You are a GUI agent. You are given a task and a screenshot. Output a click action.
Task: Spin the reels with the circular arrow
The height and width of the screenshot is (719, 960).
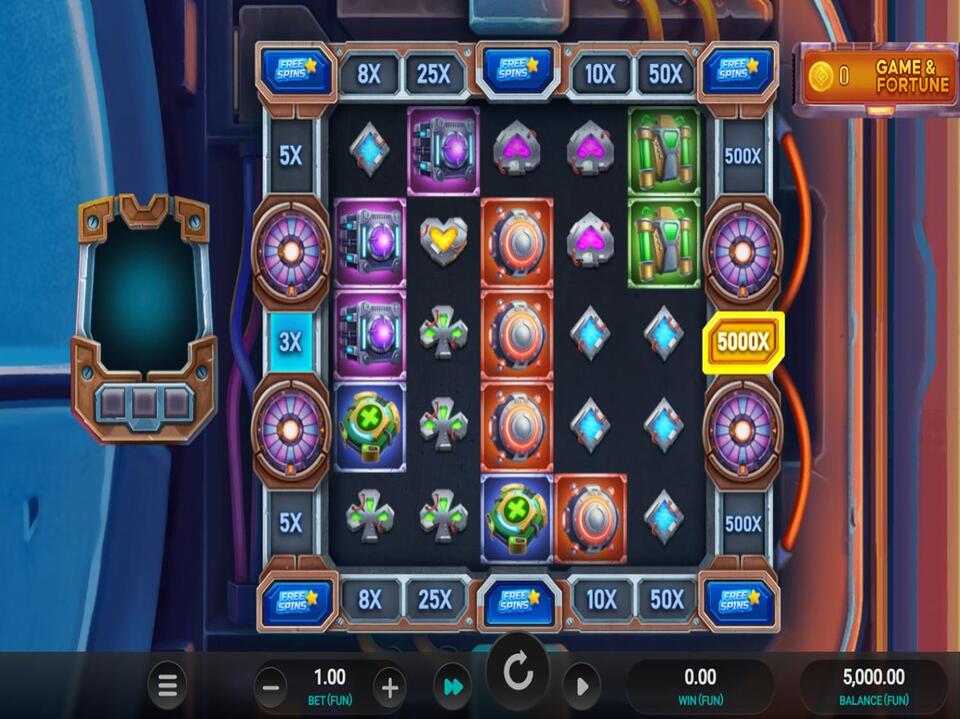pyautogui.click(x=518, y=673)
